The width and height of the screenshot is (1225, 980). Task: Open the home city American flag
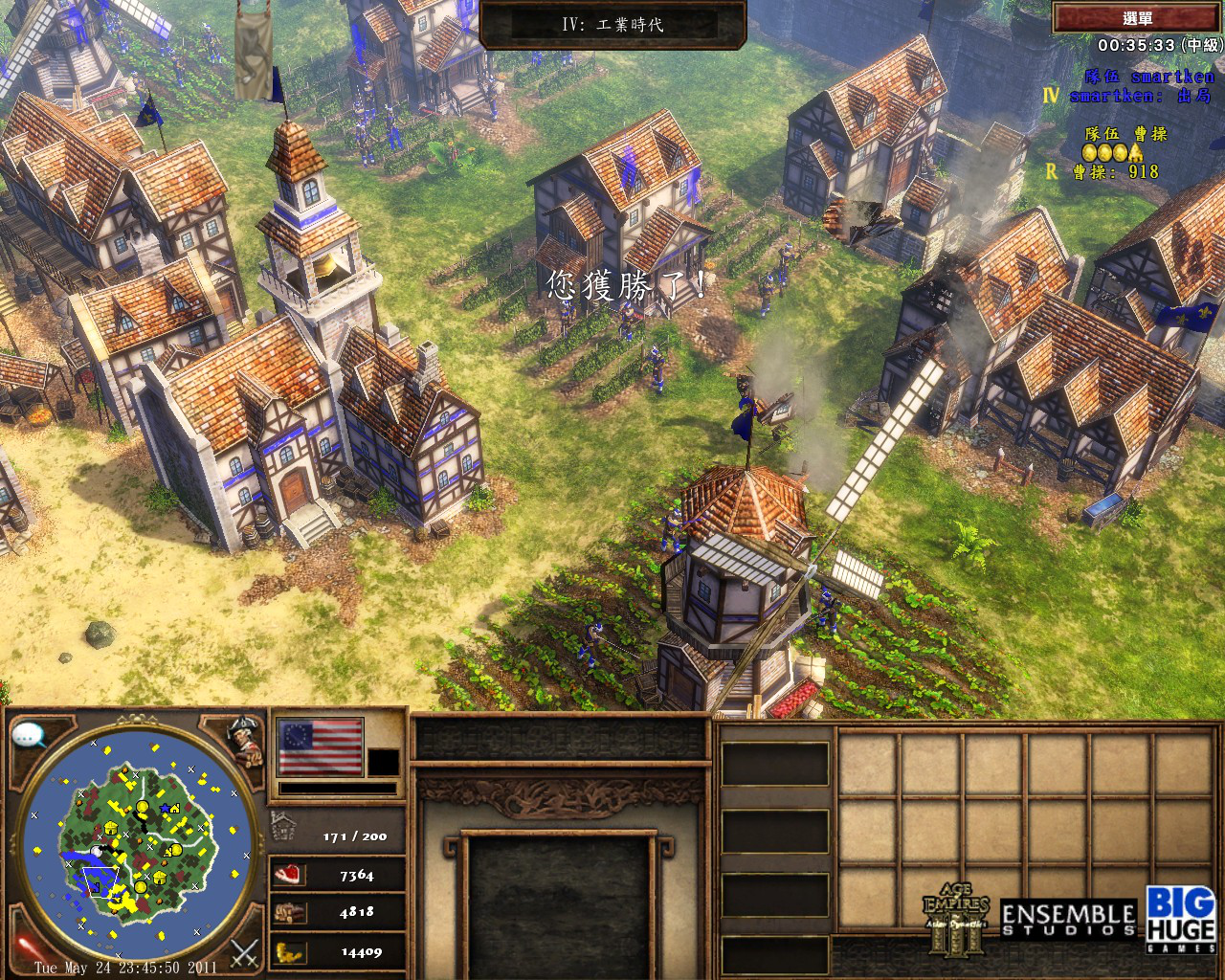click(321, 746)
